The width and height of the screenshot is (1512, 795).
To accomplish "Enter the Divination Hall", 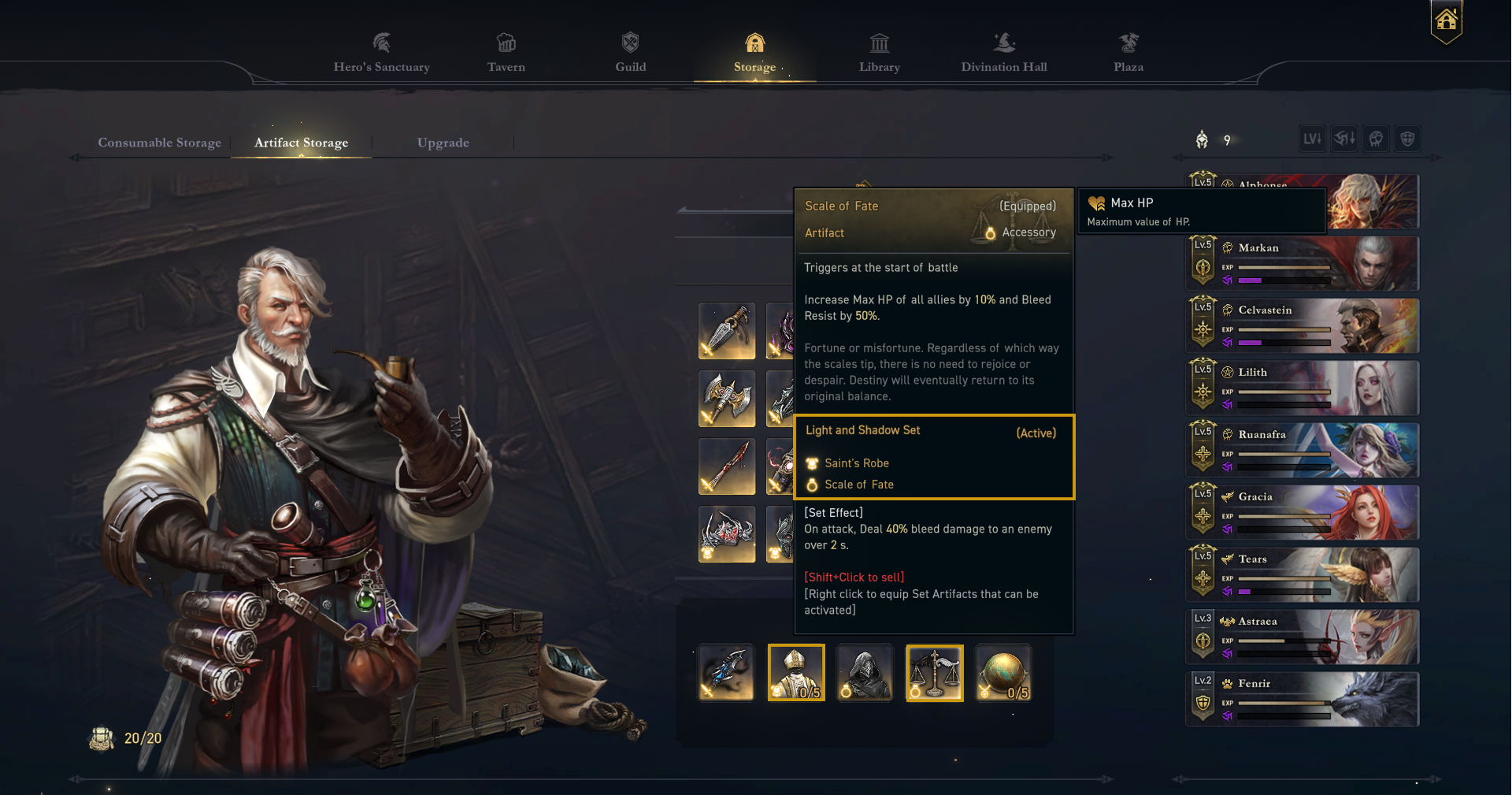I will pyautogui.click(x=1003, y=54).
